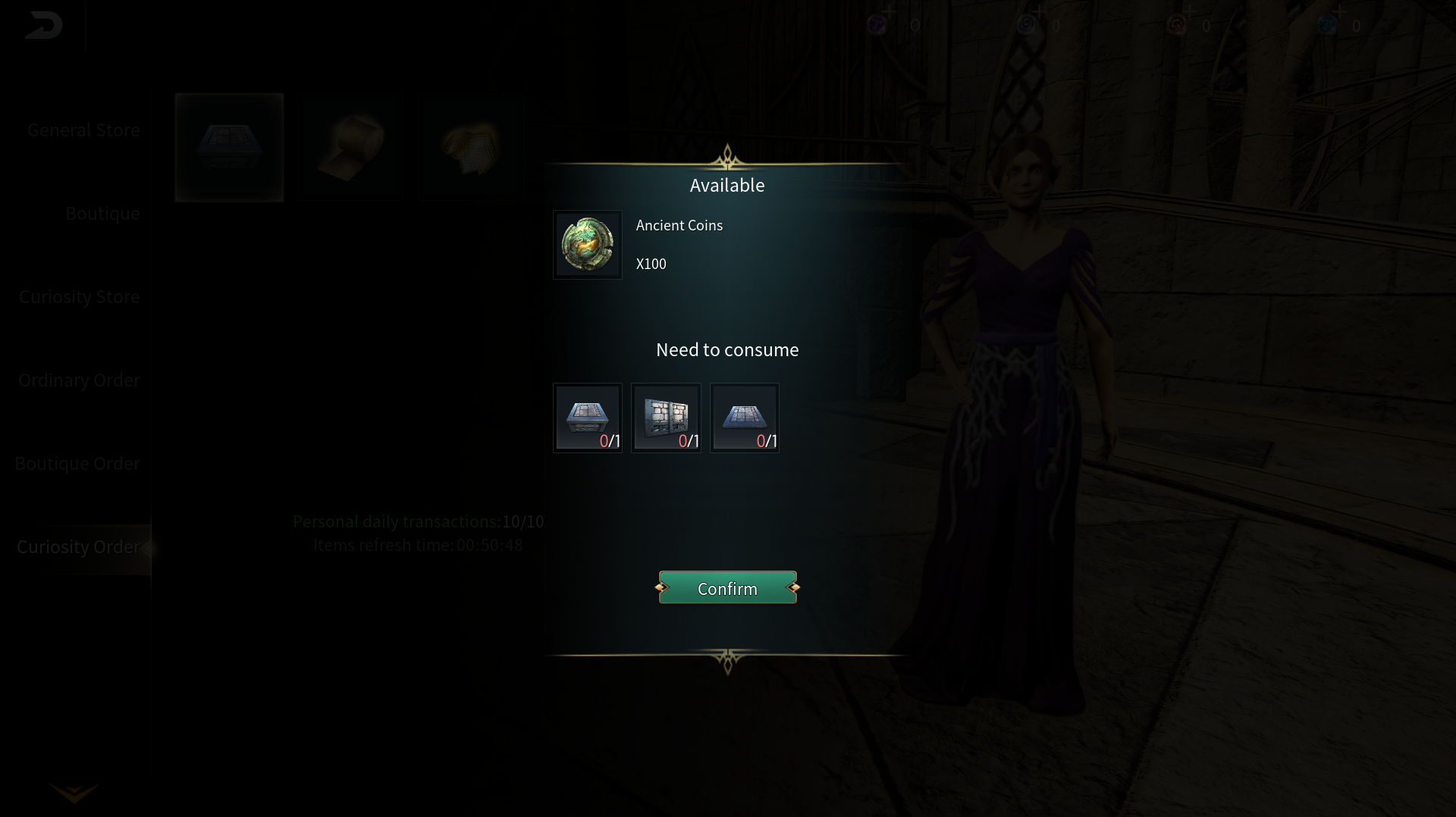
Task: Add purple currency with plus icon
Action: click(x=890, y=12)
